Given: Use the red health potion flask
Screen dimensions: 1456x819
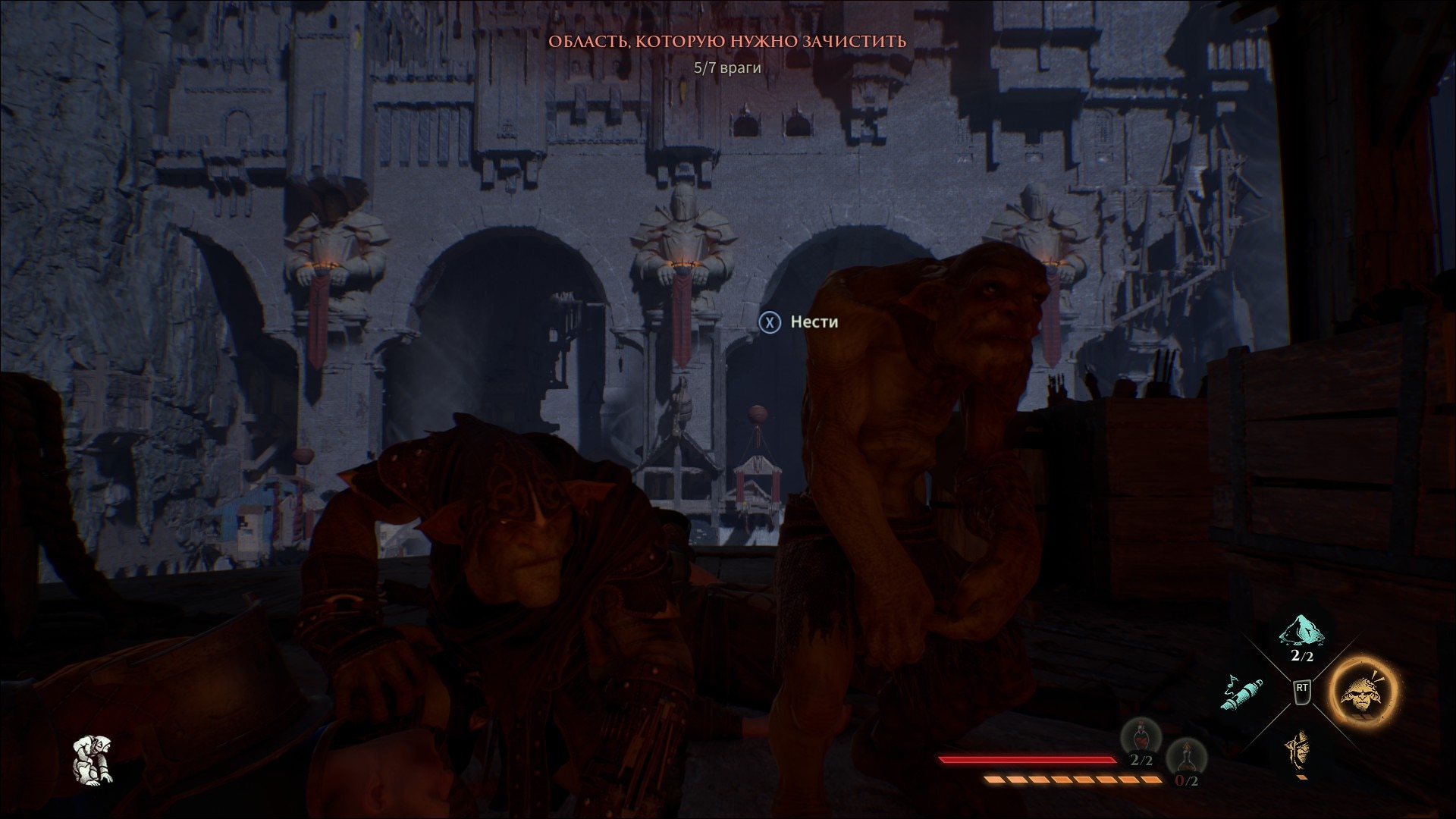Looking at the screenshot, I should 1140,738.
